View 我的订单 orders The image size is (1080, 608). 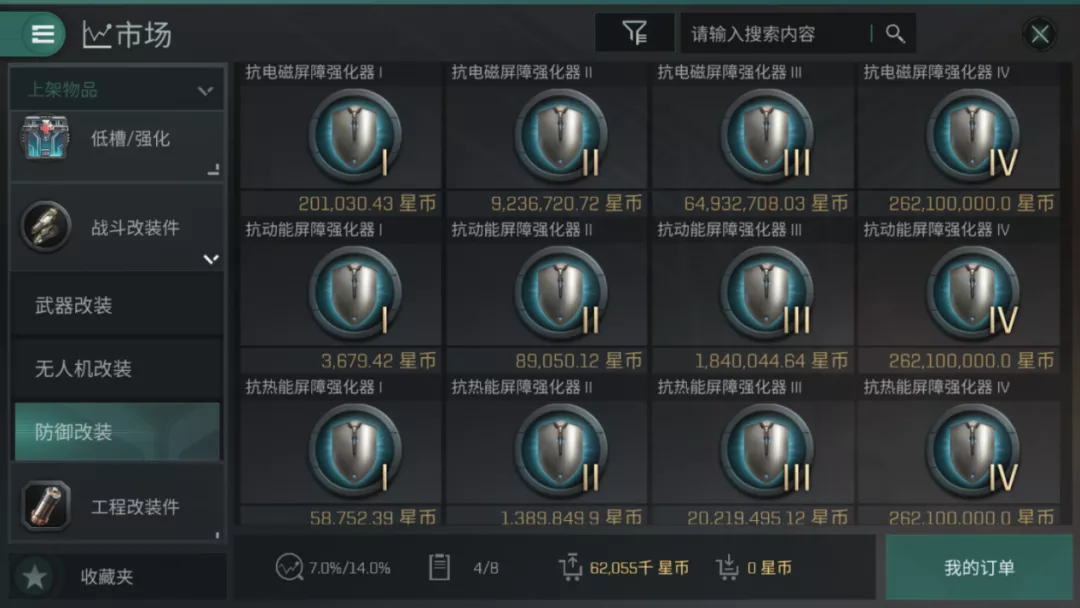979,568
